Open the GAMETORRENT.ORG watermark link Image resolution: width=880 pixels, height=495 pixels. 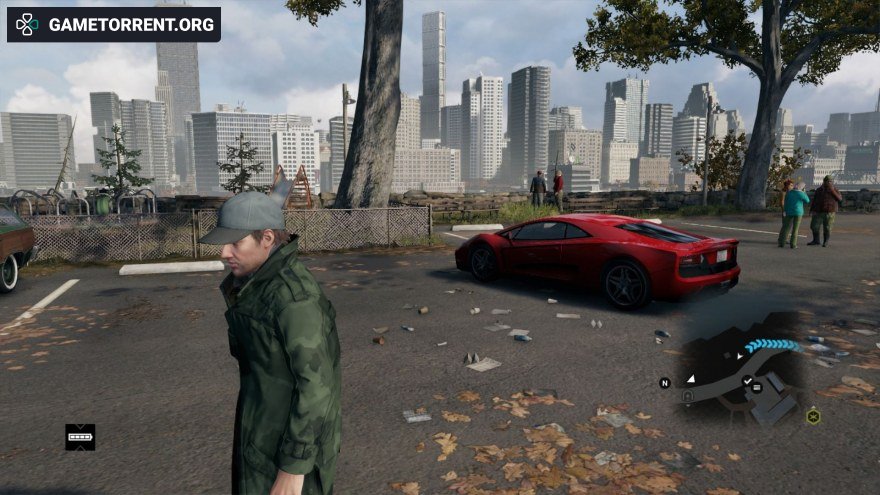[x=114, y=24]
